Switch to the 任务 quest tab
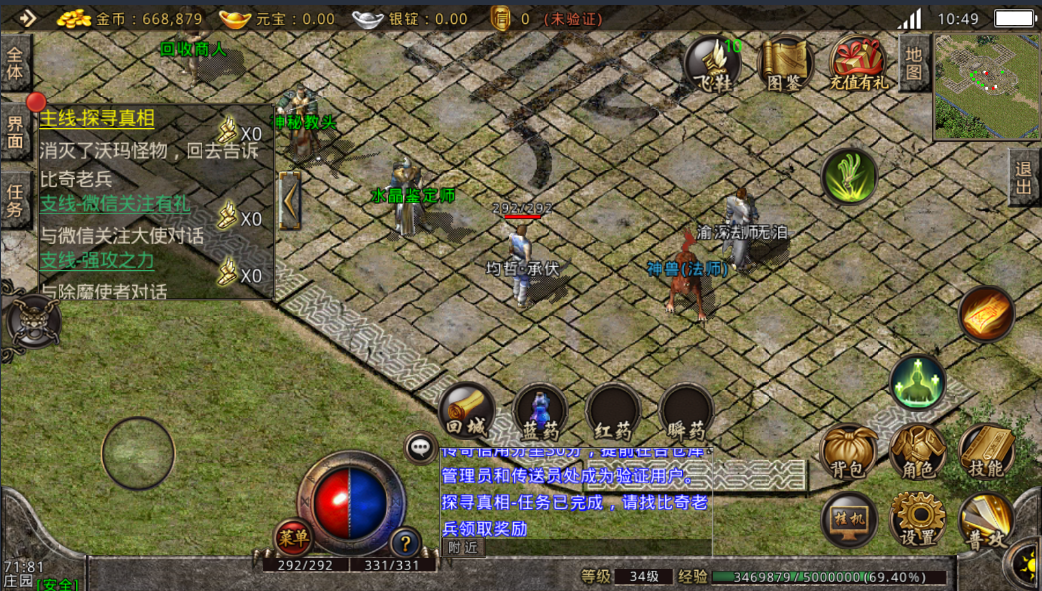1042x591 pixels. (15, 199)
